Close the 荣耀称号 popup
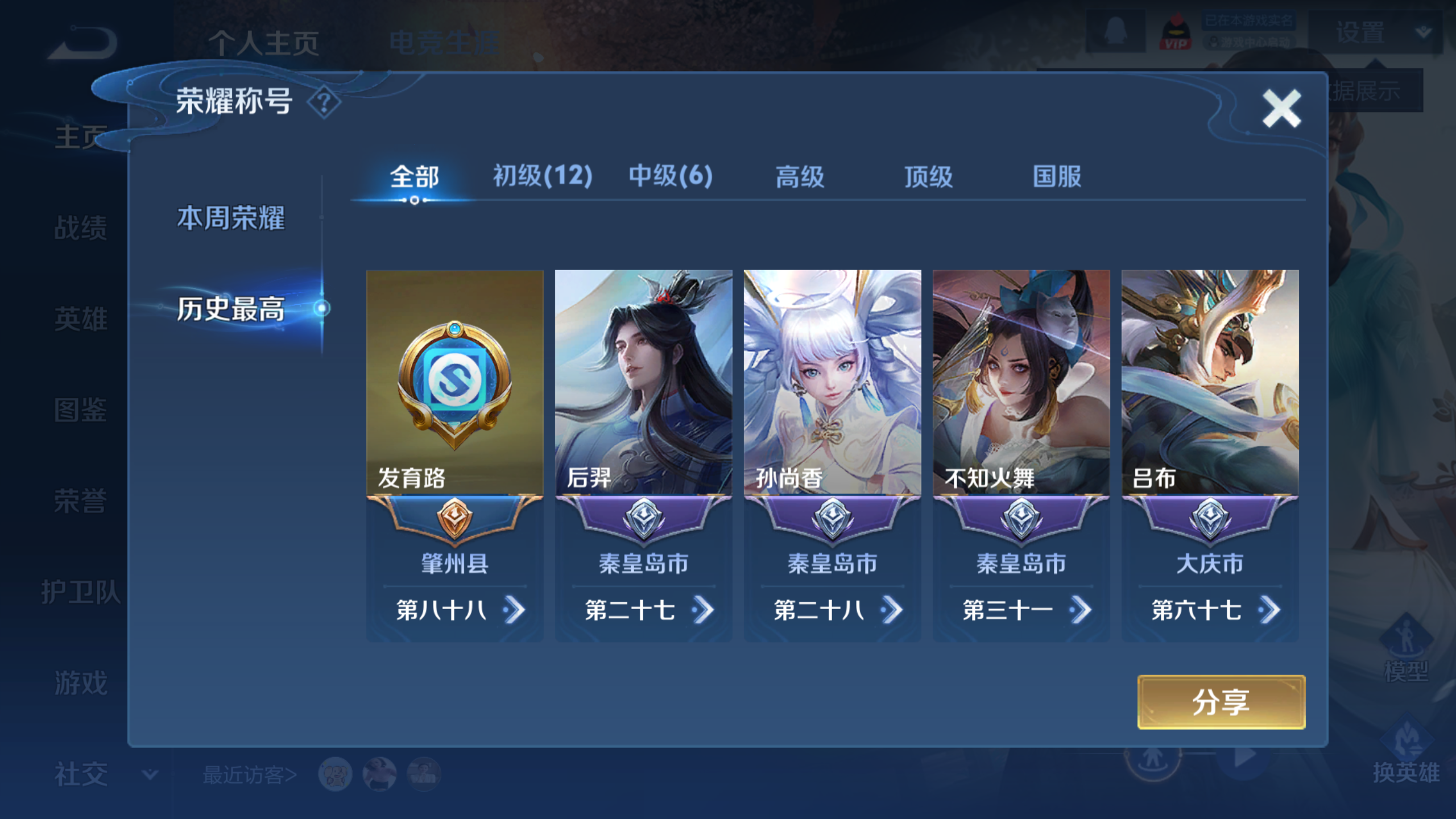 1281,108
